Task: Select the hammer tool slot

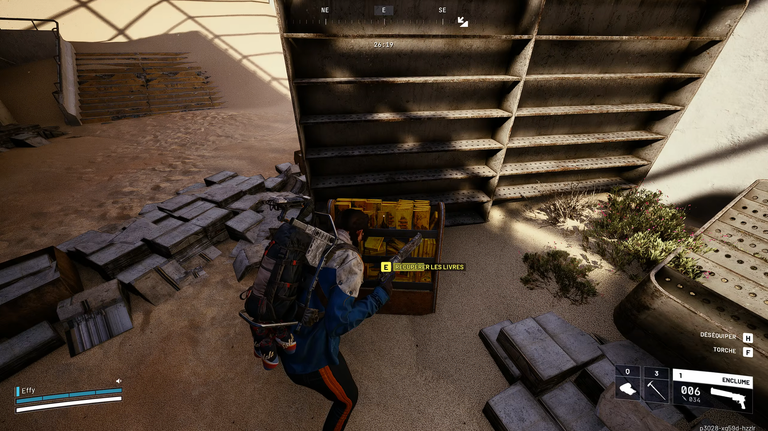Action: tap(654, 386)
